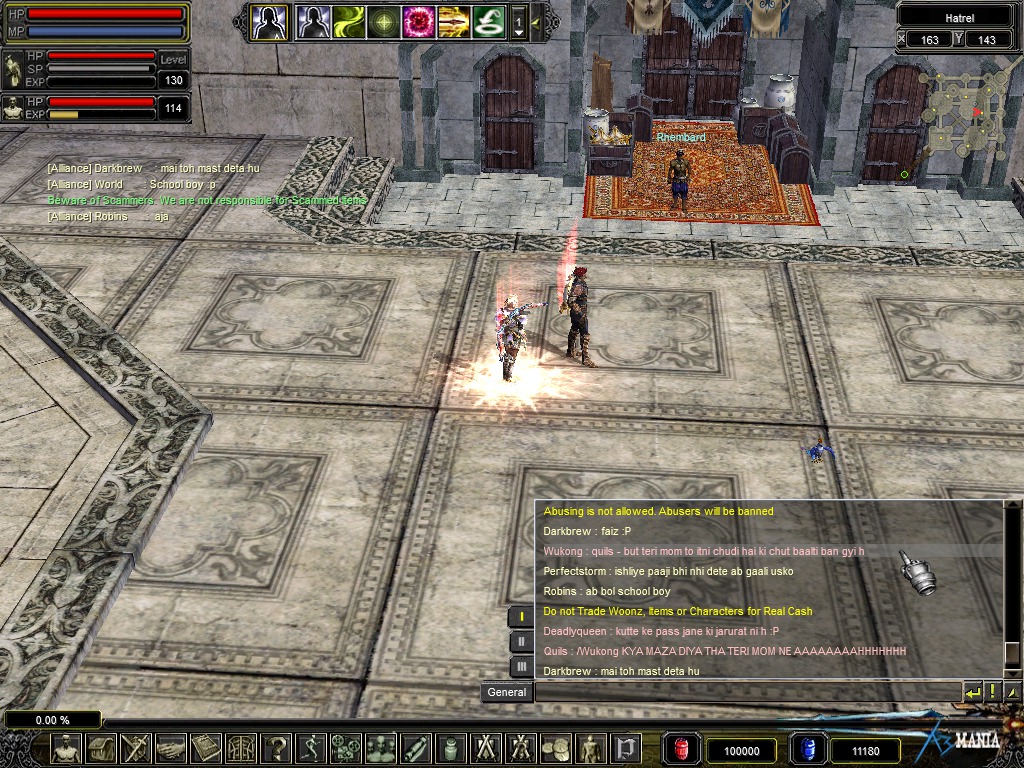Select the red potion slot
Screen dimensions: 1024x768
pos(682,749)
